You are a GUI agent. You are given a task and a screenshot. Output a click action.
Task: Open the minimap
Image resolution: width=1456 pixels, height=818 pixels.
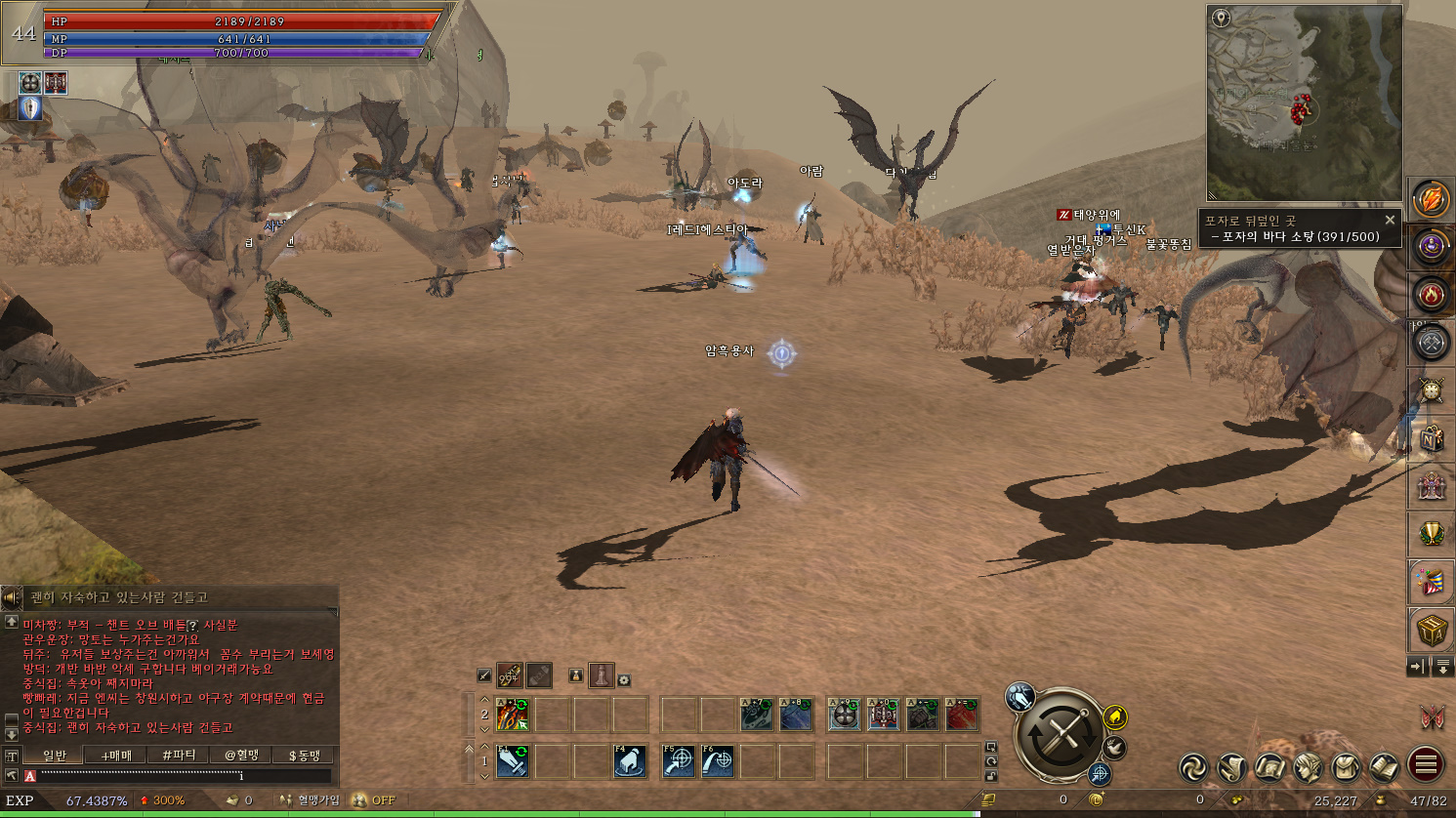1304,102
